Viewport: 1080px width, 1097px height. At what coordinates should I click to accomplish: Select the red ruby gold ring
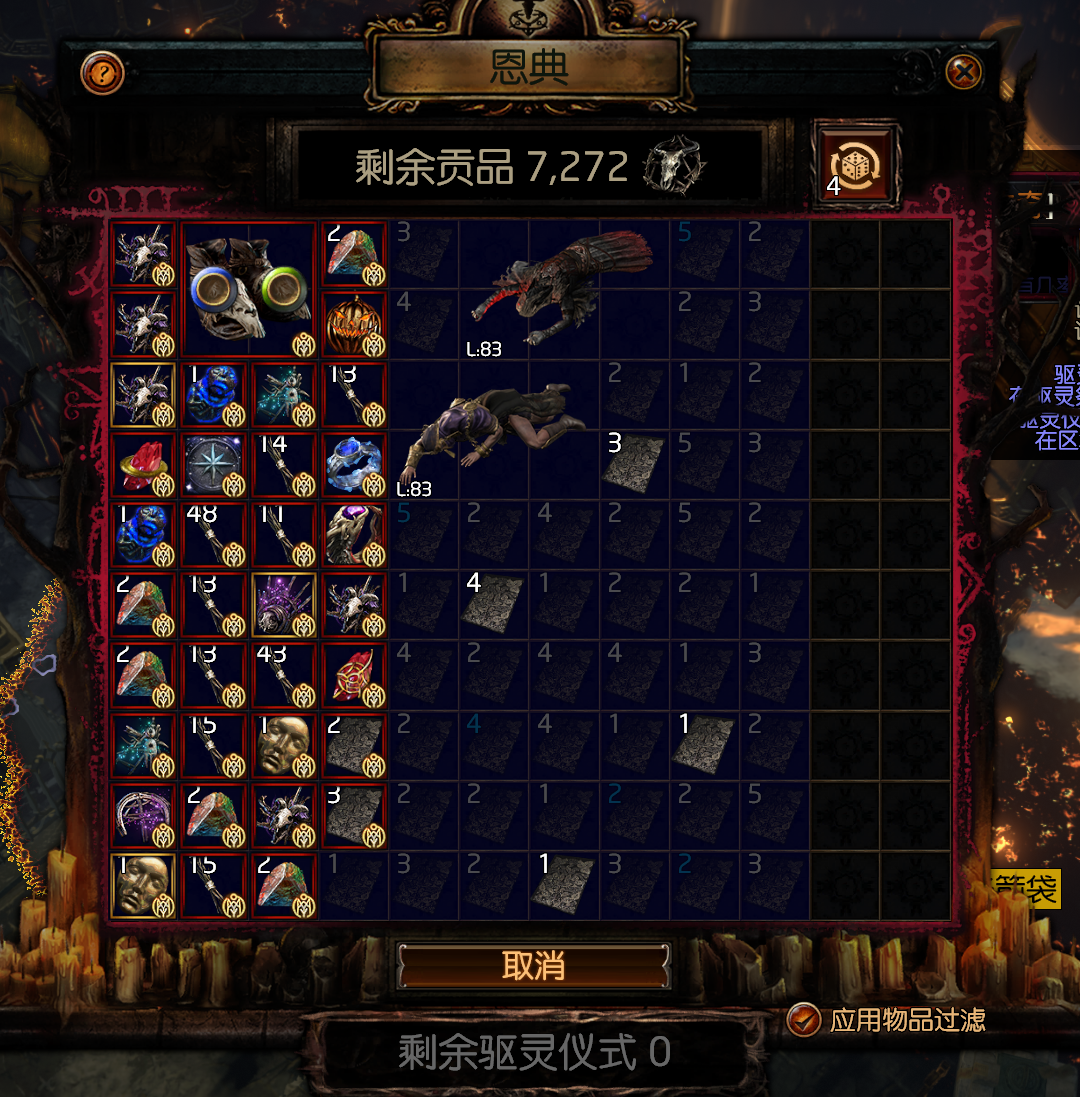tap(143, 465)
